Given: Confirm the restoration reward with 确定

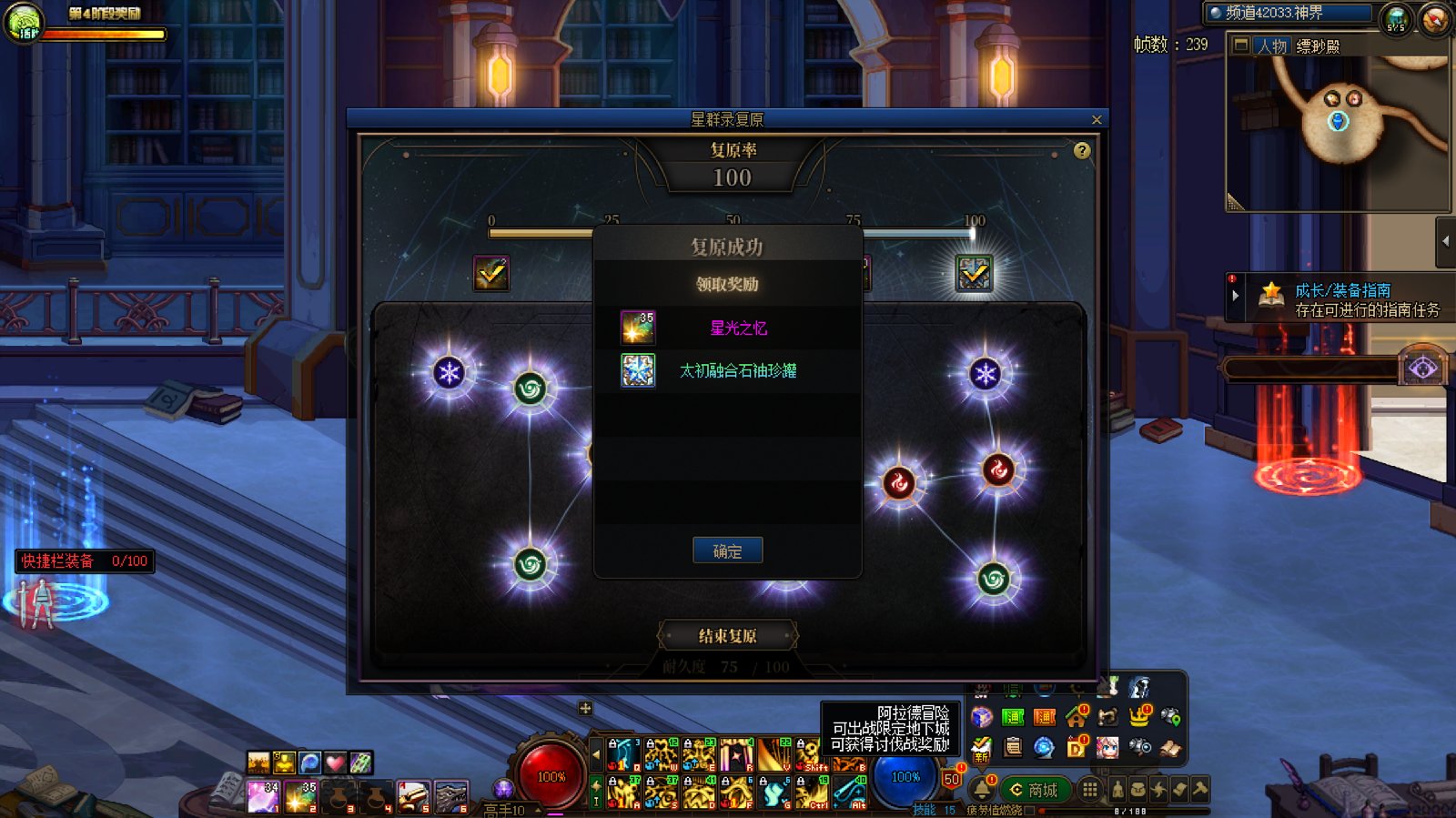Looking at the screenshot, I should point(727,550).
